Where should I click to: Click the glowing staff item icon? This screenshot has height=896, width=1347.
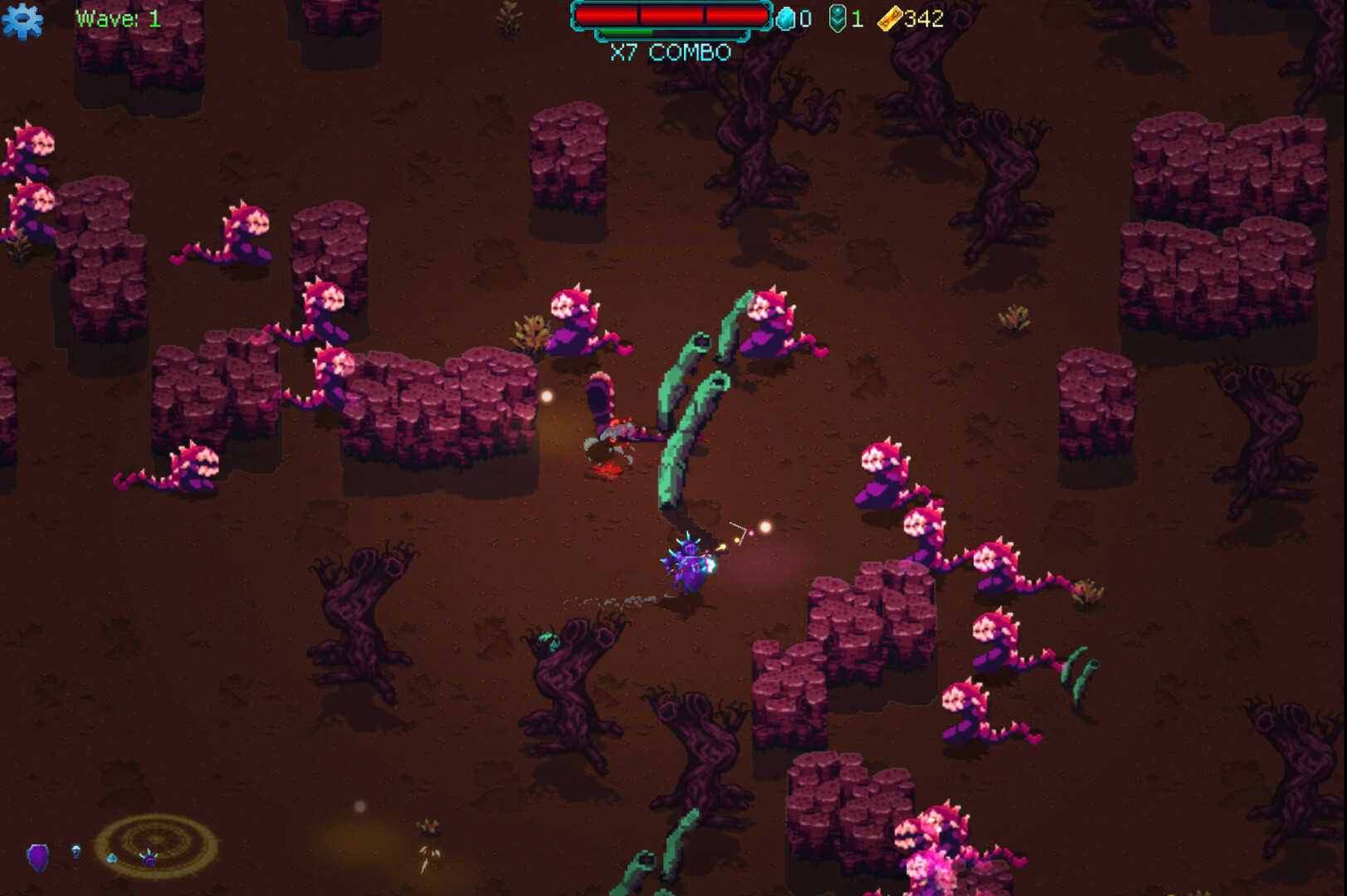76,856
